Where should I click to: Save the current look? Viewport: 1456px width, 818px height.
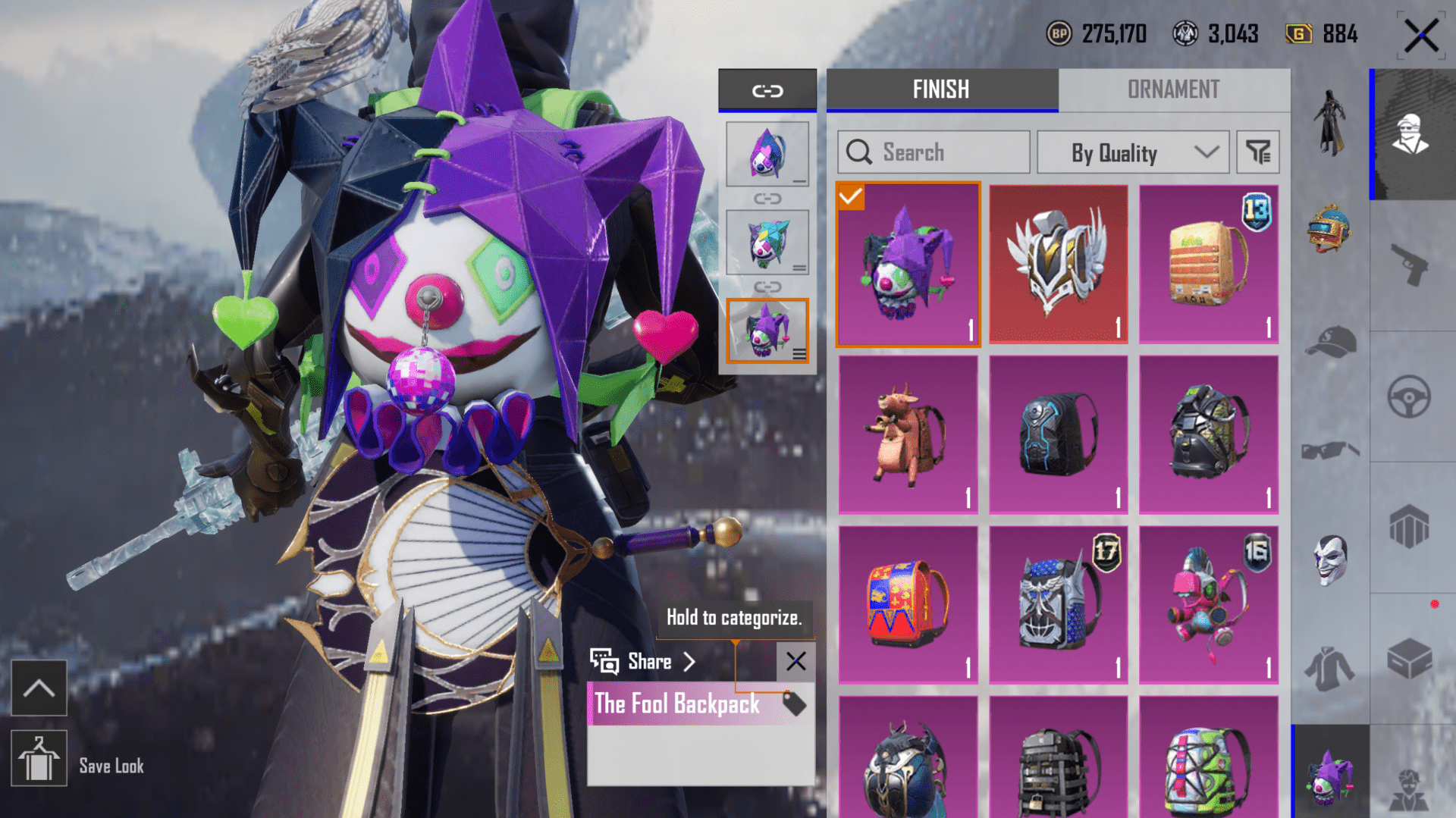click(x=39, y=759)
